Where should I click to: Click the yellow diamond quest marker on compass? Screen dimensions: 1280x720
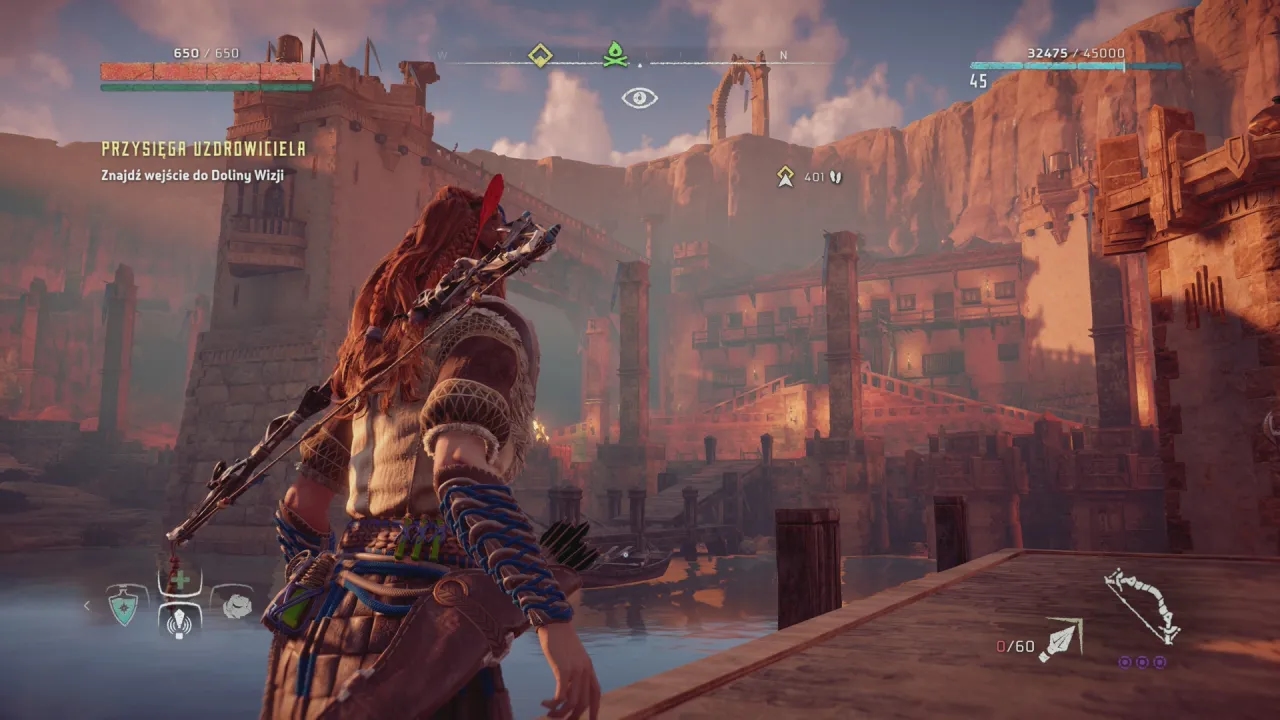click(x=540, y=55)
